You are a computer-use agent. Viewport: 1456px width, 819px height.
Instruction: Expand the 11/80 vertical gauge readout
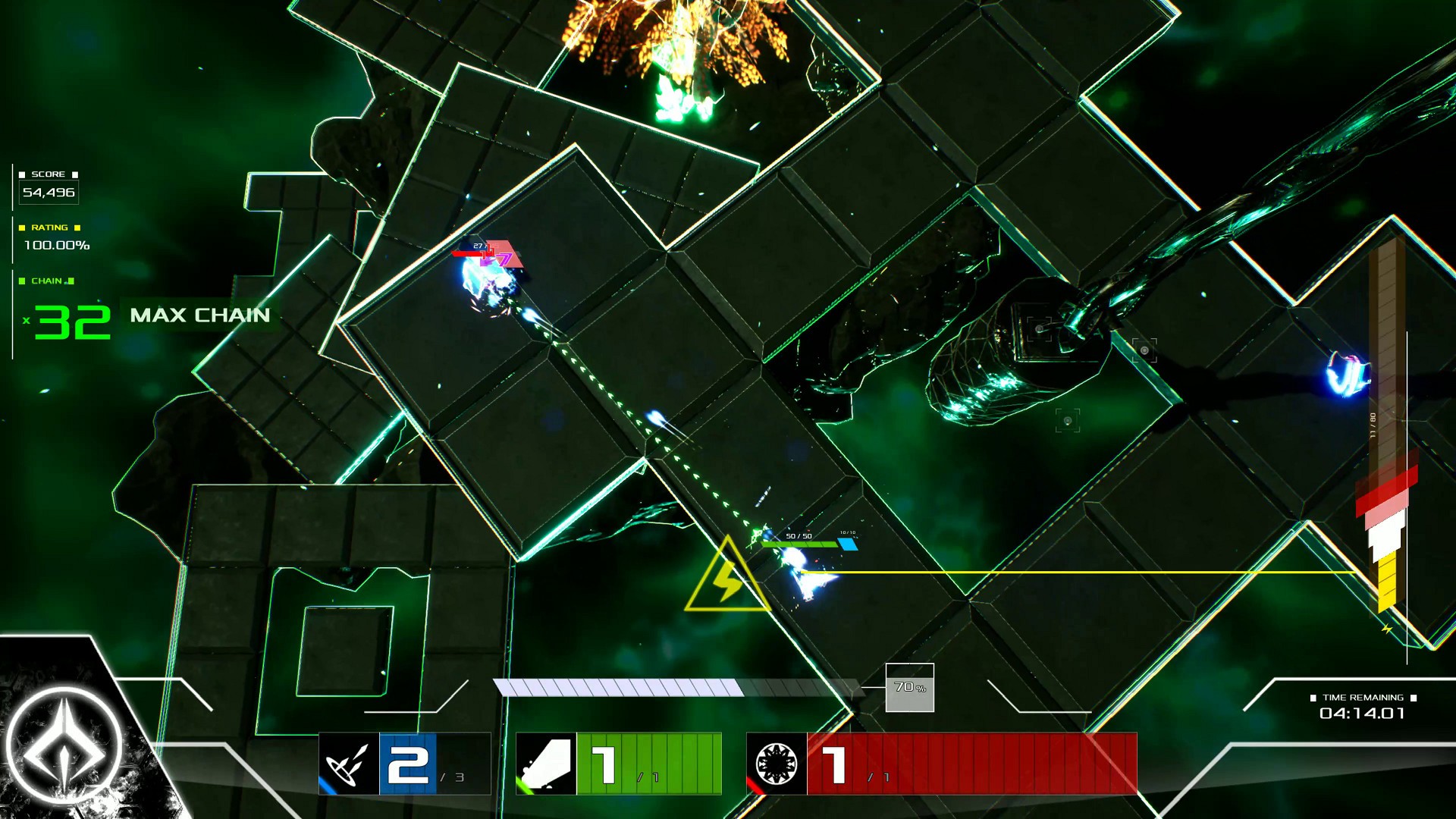click(1373, 425)
